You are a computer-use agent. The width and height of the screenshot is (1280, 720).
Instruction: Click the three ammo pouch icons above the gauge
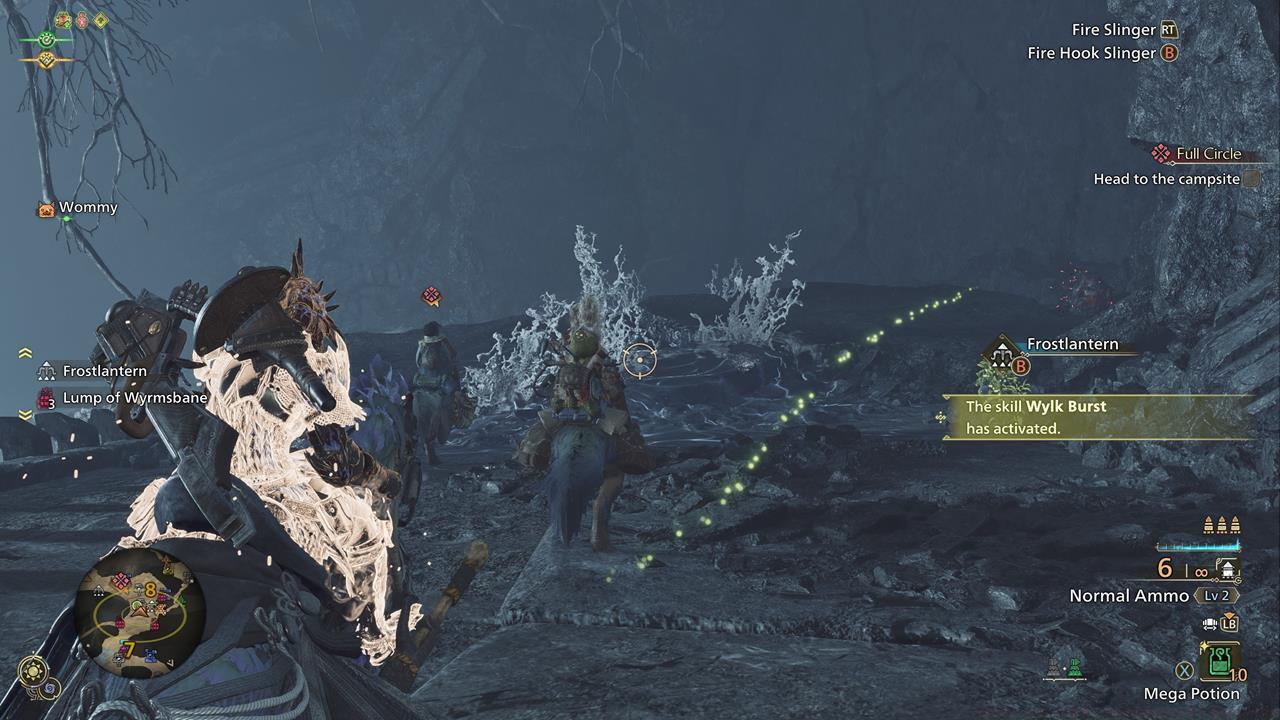(x=1221, y=525)
